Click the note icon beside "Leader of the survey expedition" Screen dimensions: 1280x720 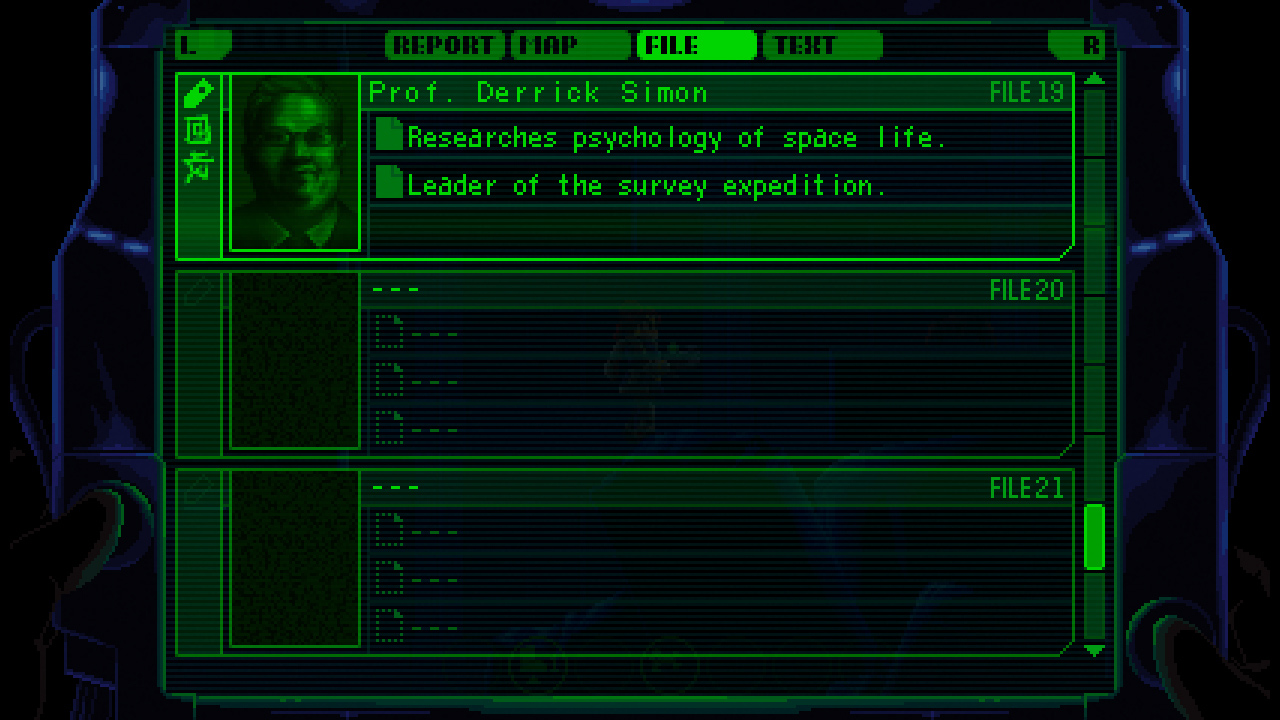[390, 183]
